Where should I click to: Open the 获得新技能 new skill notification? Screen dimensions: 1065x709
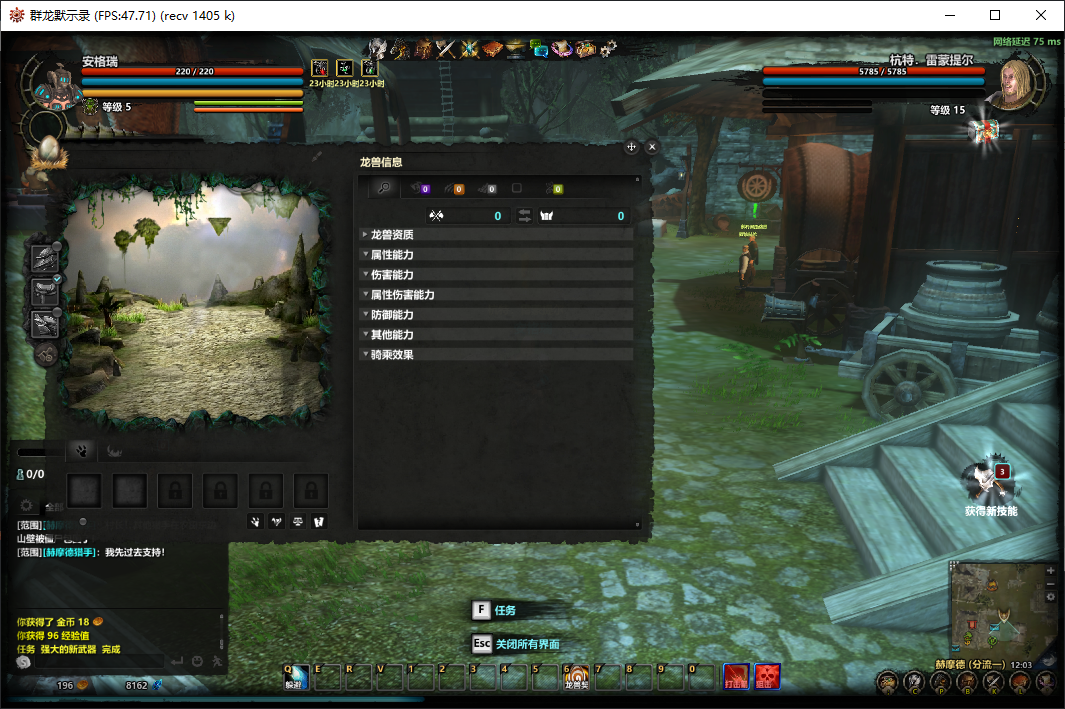(x=990, y=484)
